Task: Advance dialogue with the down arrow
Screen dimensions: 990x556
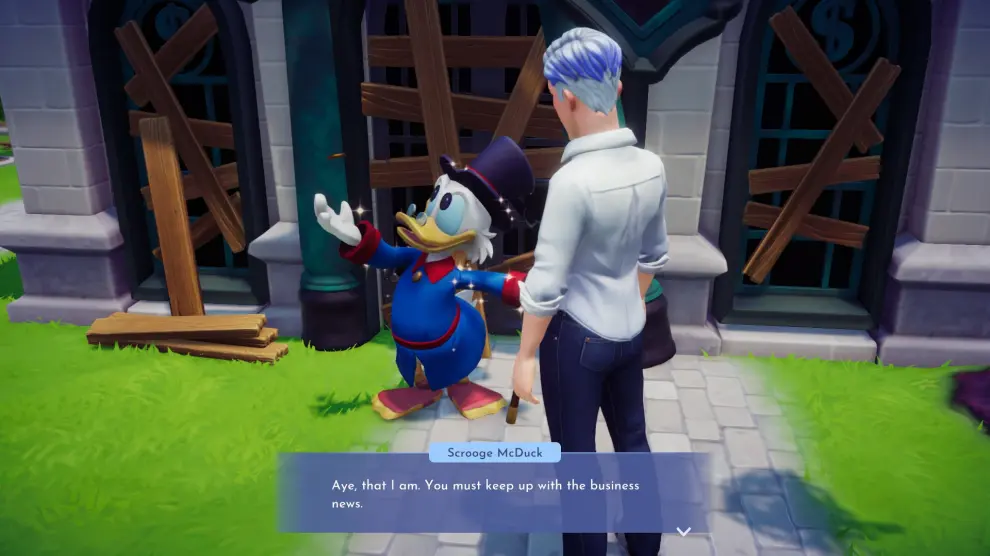Action: coord(684,531)
